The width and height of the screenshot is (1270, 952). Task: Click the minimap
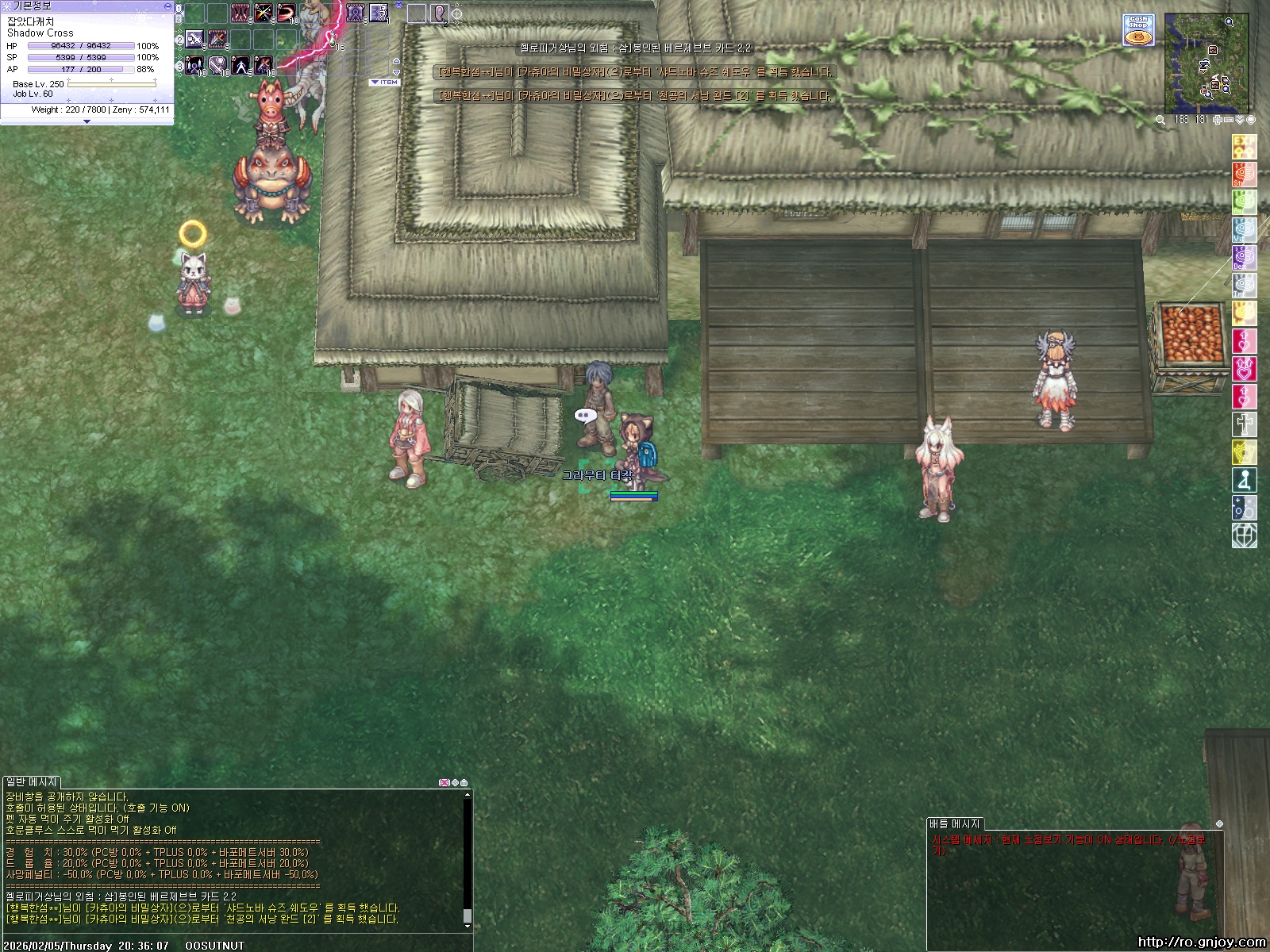coord(1206,63)
